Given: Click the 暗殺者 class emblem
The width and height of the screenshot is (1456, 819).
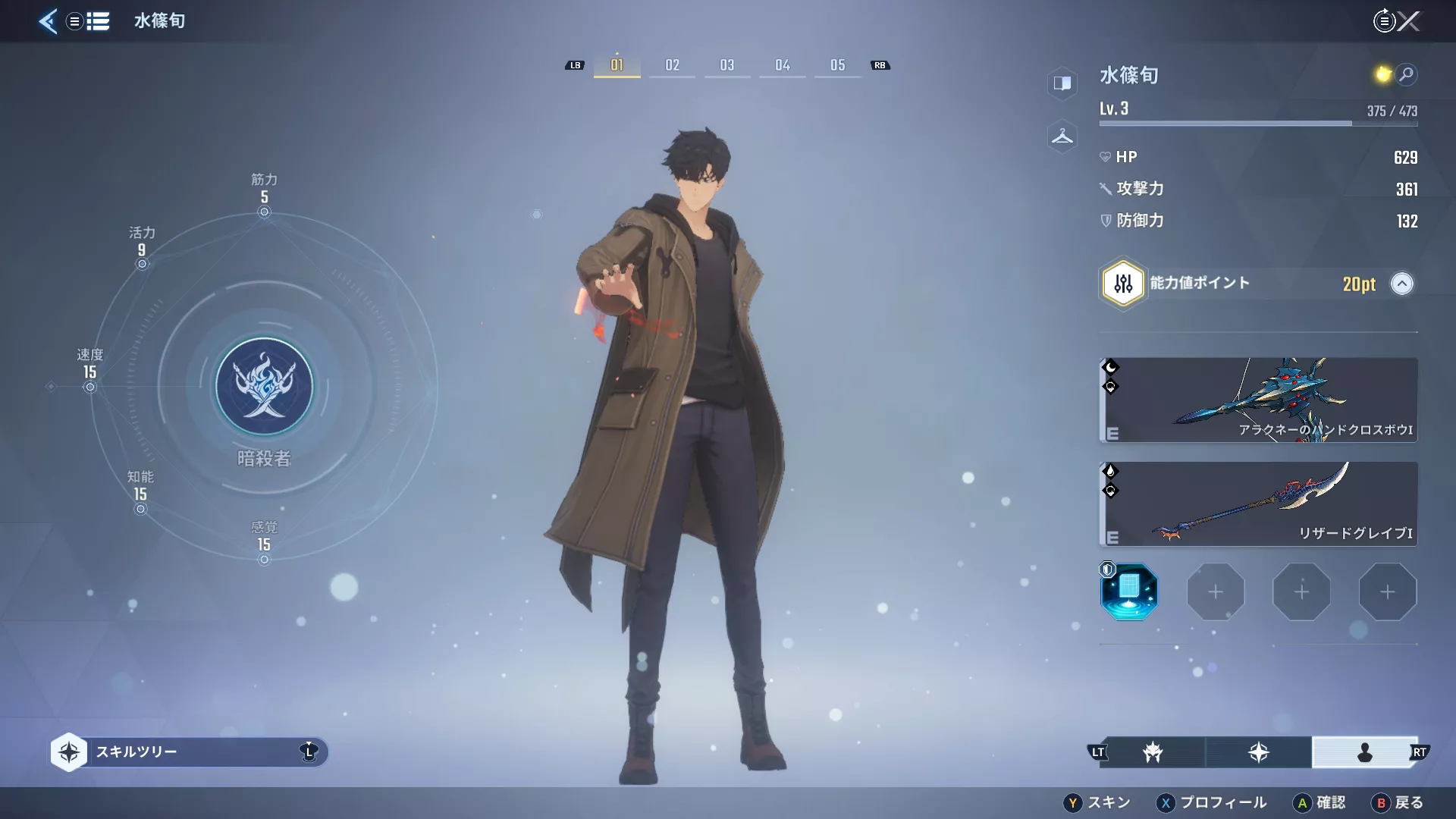Looking at the screenshot, I should [264, 387].
